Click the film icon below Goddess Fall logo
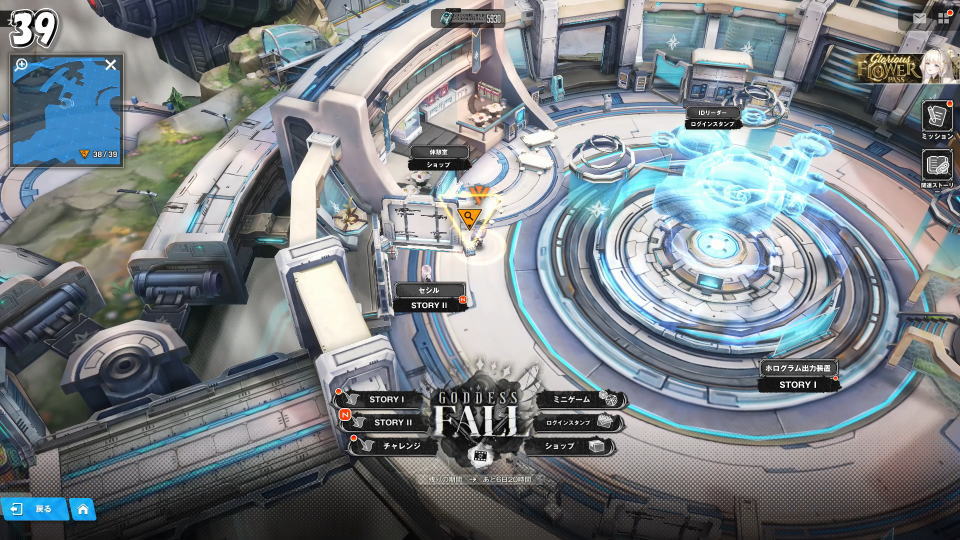960x540 pixels. point(479,456)
